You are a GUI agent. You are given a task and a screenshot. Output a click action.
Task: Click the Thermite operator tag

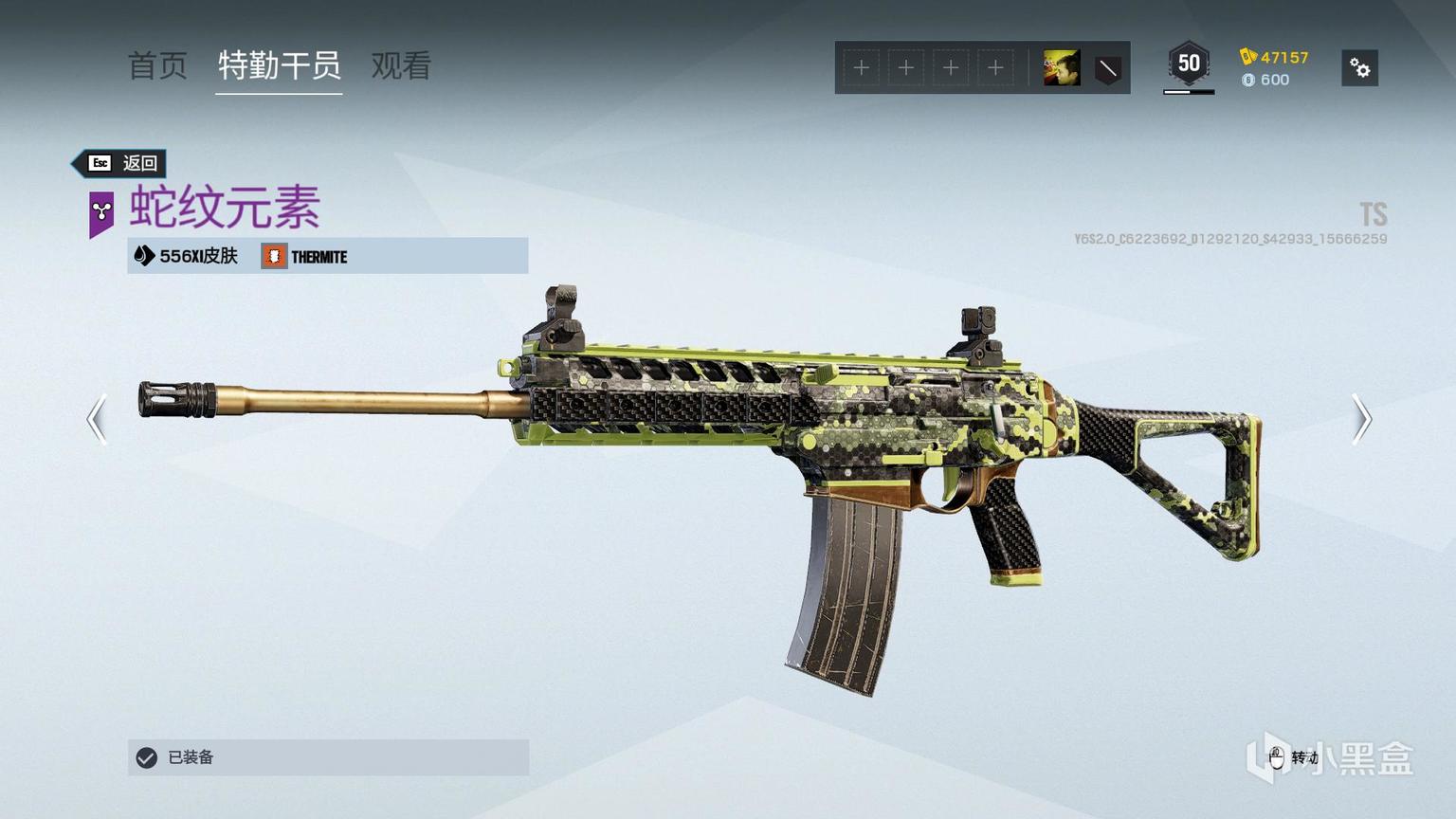305,256
